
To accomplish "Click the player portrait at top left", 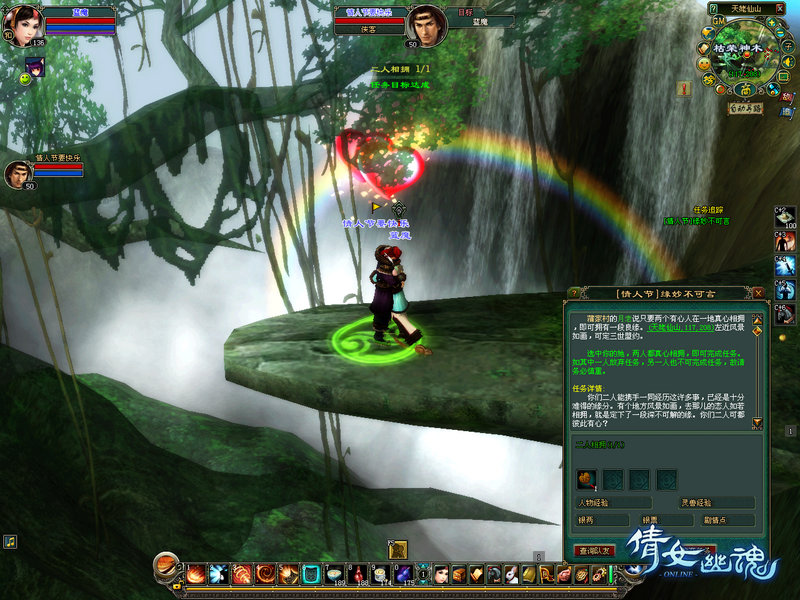I will [x=25, y=26].
